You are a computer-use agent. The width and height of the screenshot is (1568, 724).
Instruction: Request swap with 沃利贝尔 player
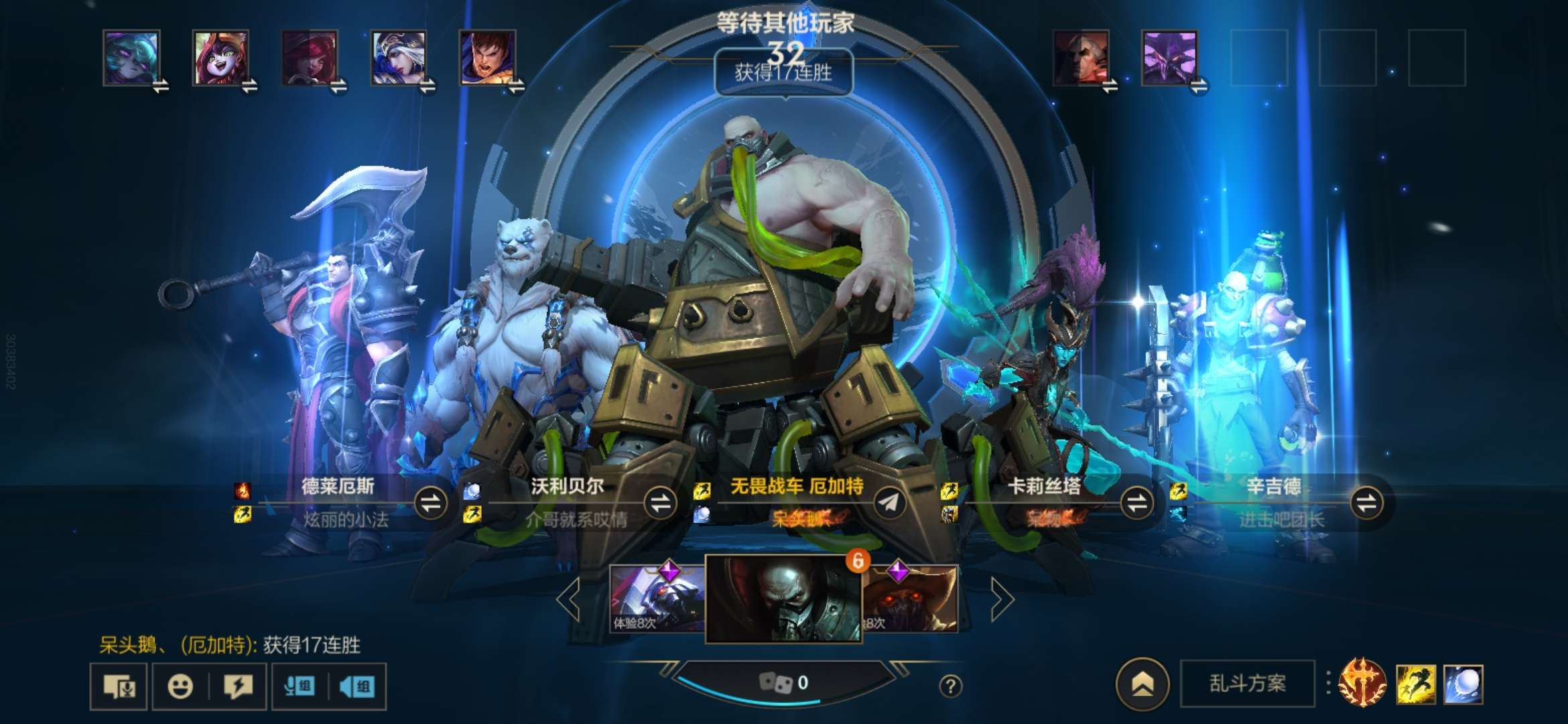point(660,503)
